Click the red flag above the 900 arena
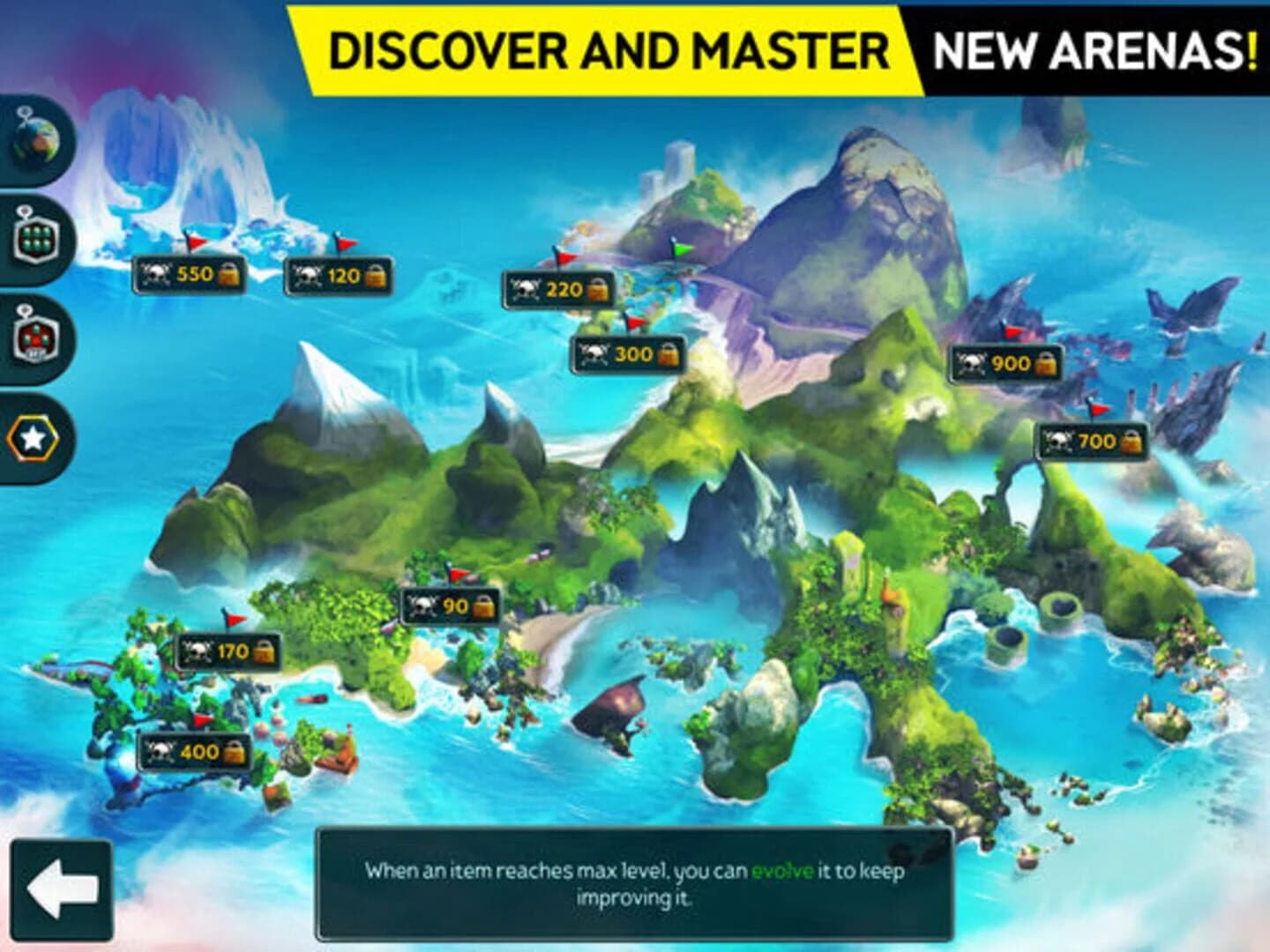This screenshot has width=1270, height=952. 1012,333
